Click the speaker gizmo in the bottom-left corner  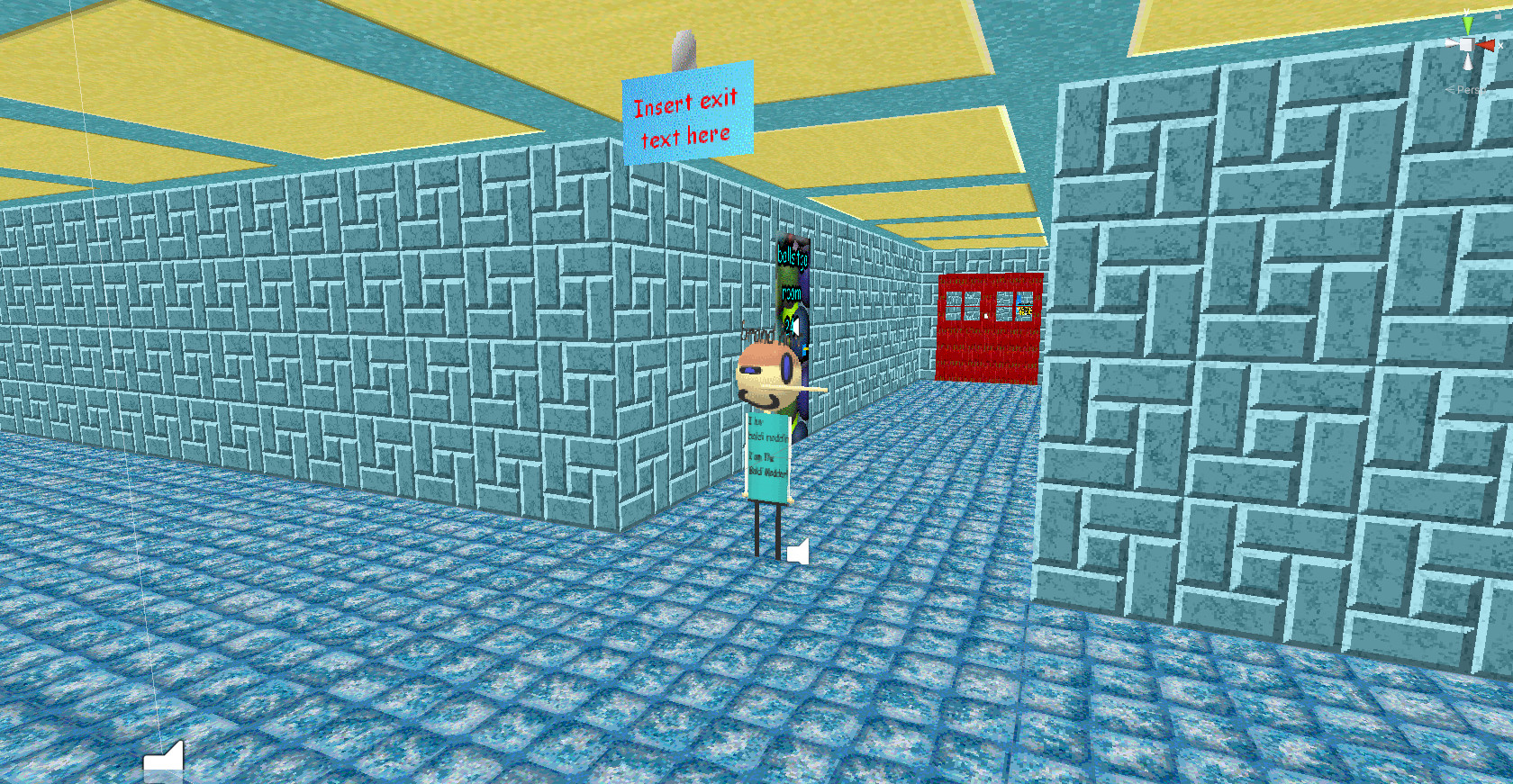[x=164, y=761]
